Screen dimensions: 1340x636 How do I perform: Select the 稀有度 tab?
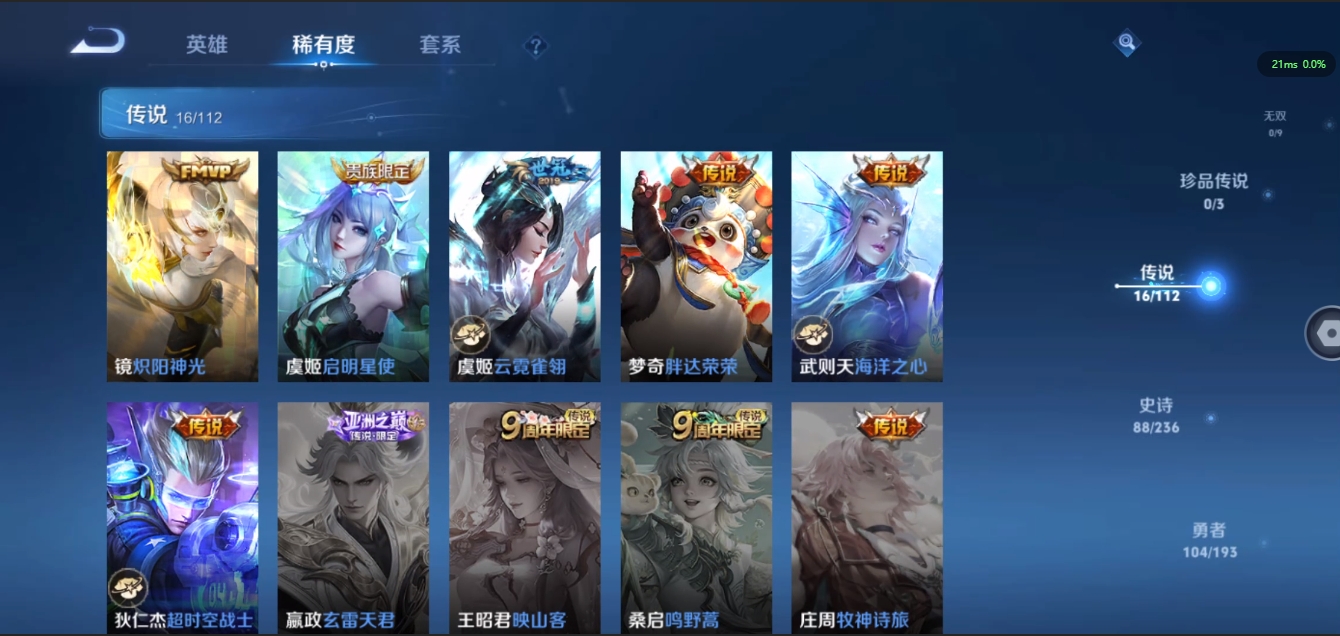[x=323, y=45]
